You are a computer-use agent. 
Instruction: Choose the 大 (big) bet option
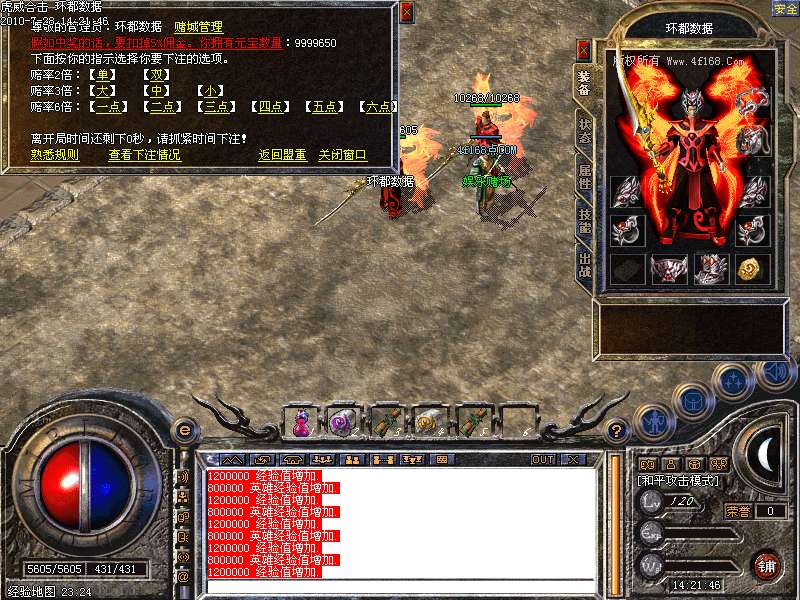pyautogui.click(x=102, y=91)
